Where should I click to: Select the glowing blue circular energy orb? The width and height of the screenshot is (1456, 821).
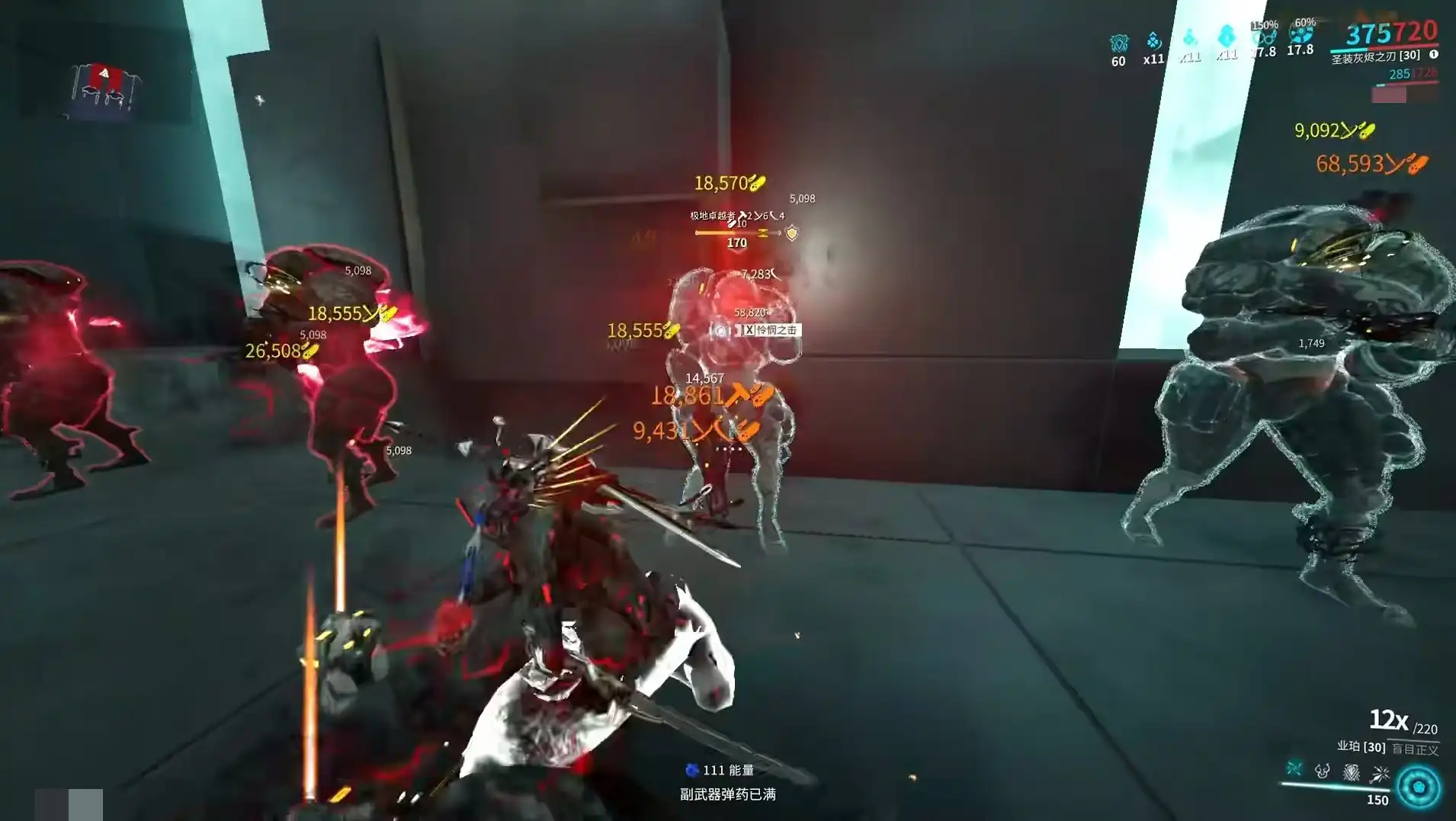(1419, 787)
